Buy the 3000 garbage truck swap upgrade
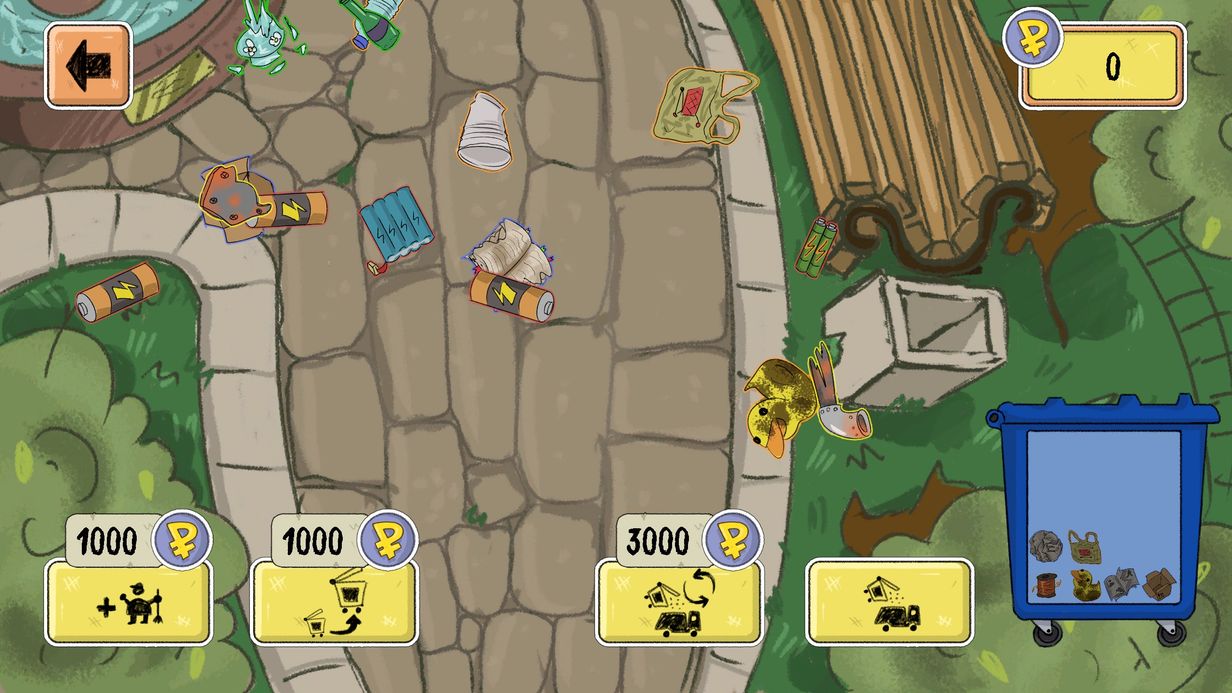This screenshot has width=1232, height=693. click(678, 602)
